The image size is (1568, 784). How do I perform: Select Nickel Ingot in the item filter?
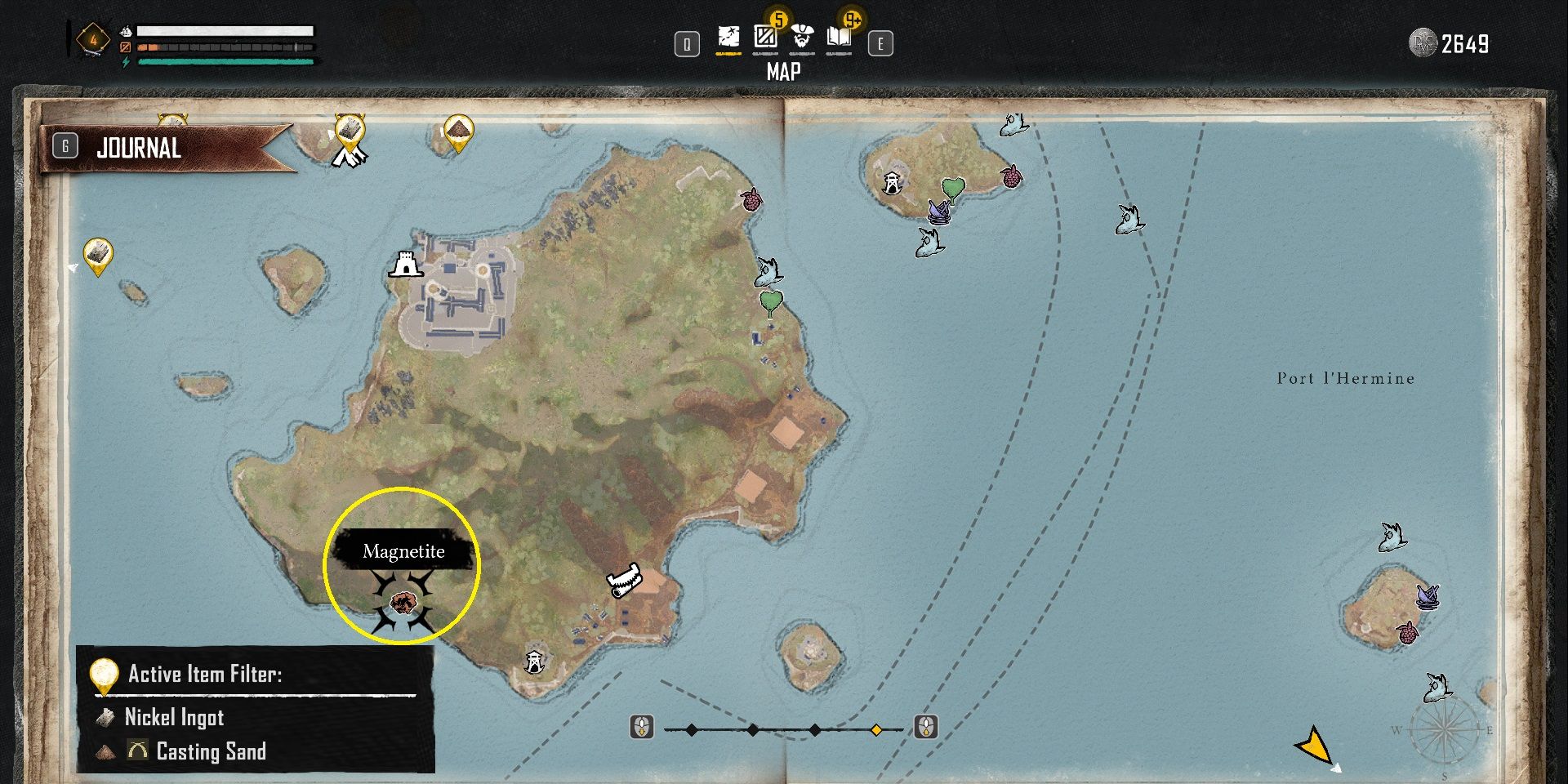tap(174, 717)
